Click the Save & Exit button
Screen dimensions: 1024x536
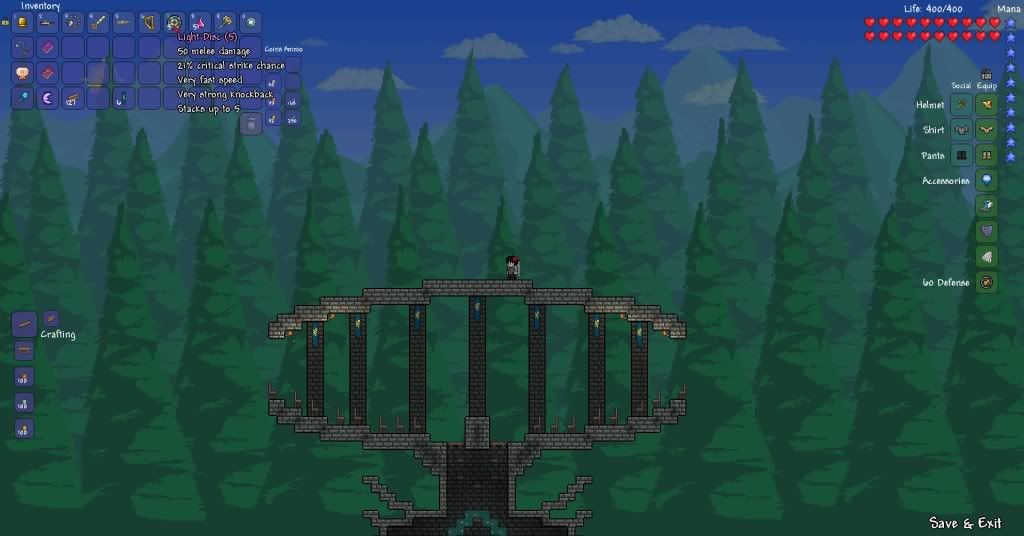(965, 523)
